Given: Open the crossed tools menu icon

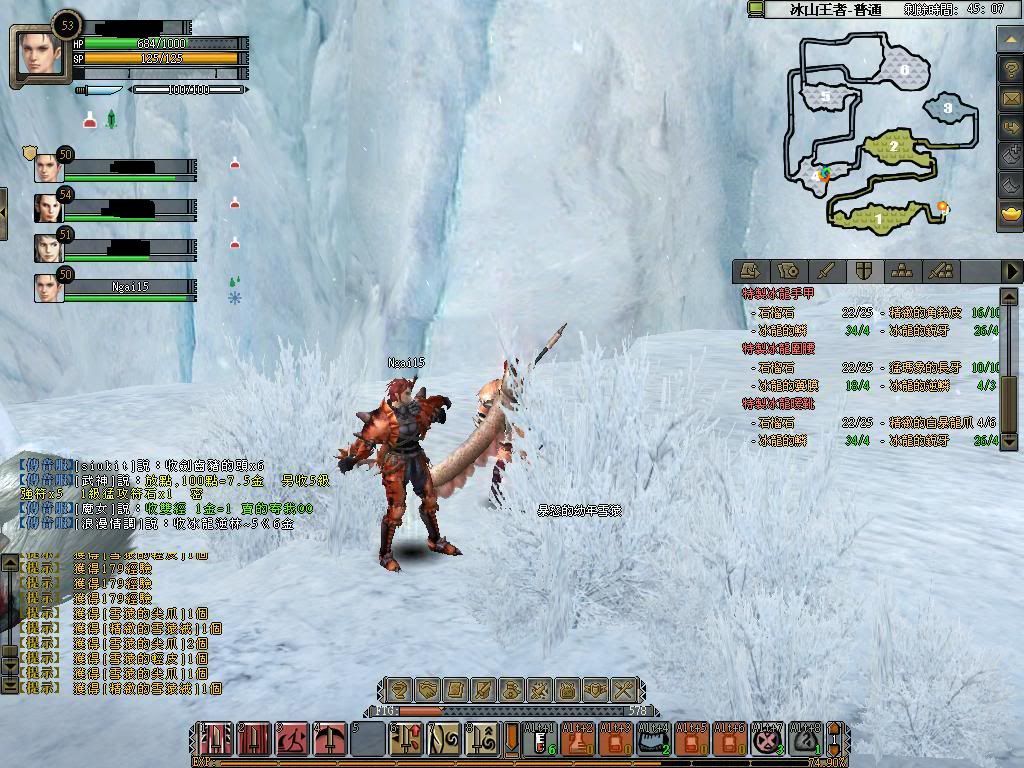Looking at the screenshot, I should pyautogui.click(x=624, y=689).
